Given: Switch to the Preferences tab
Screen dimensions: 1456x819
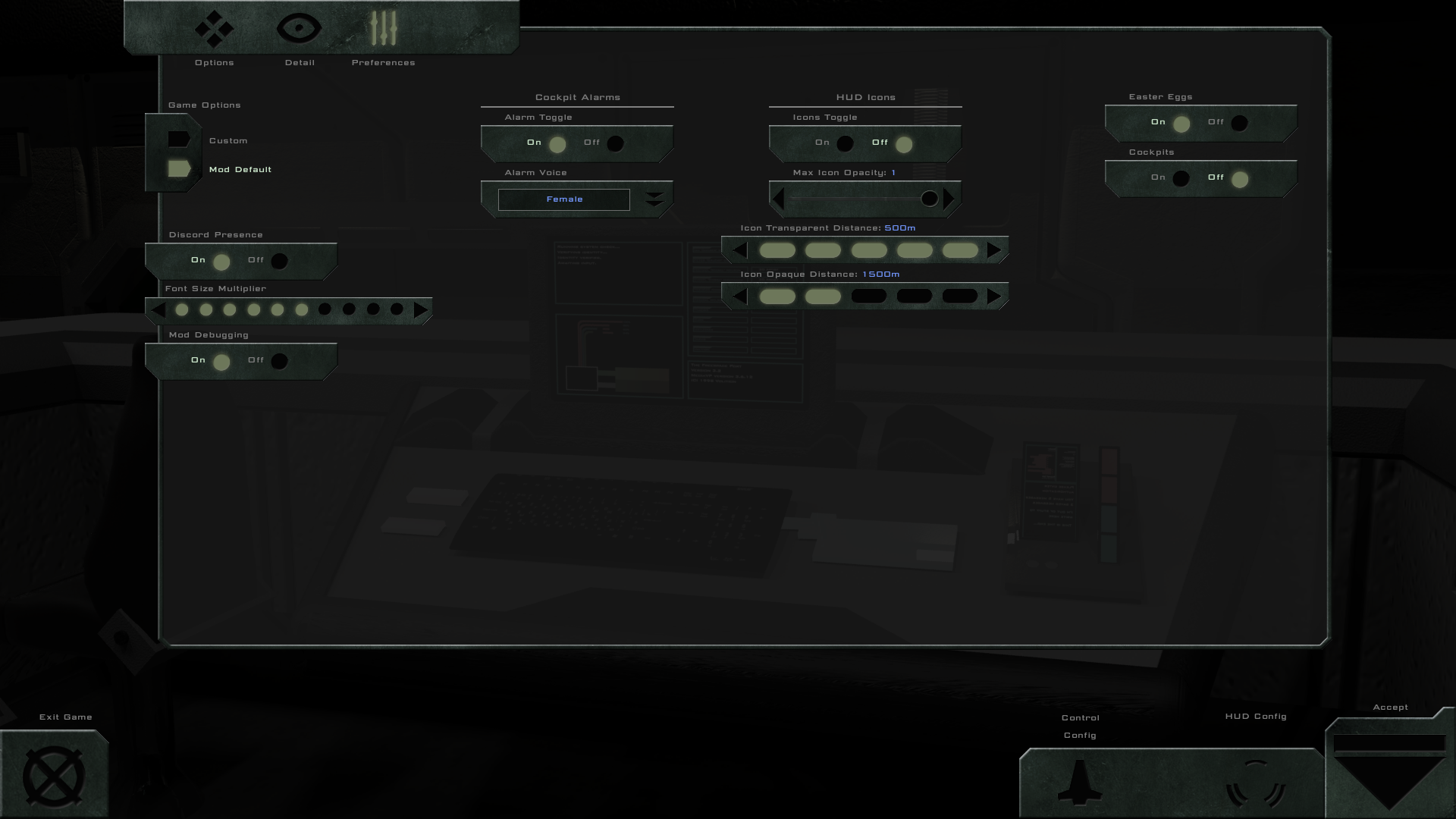Looking at the screenshot, I should [x=384, y=29].
